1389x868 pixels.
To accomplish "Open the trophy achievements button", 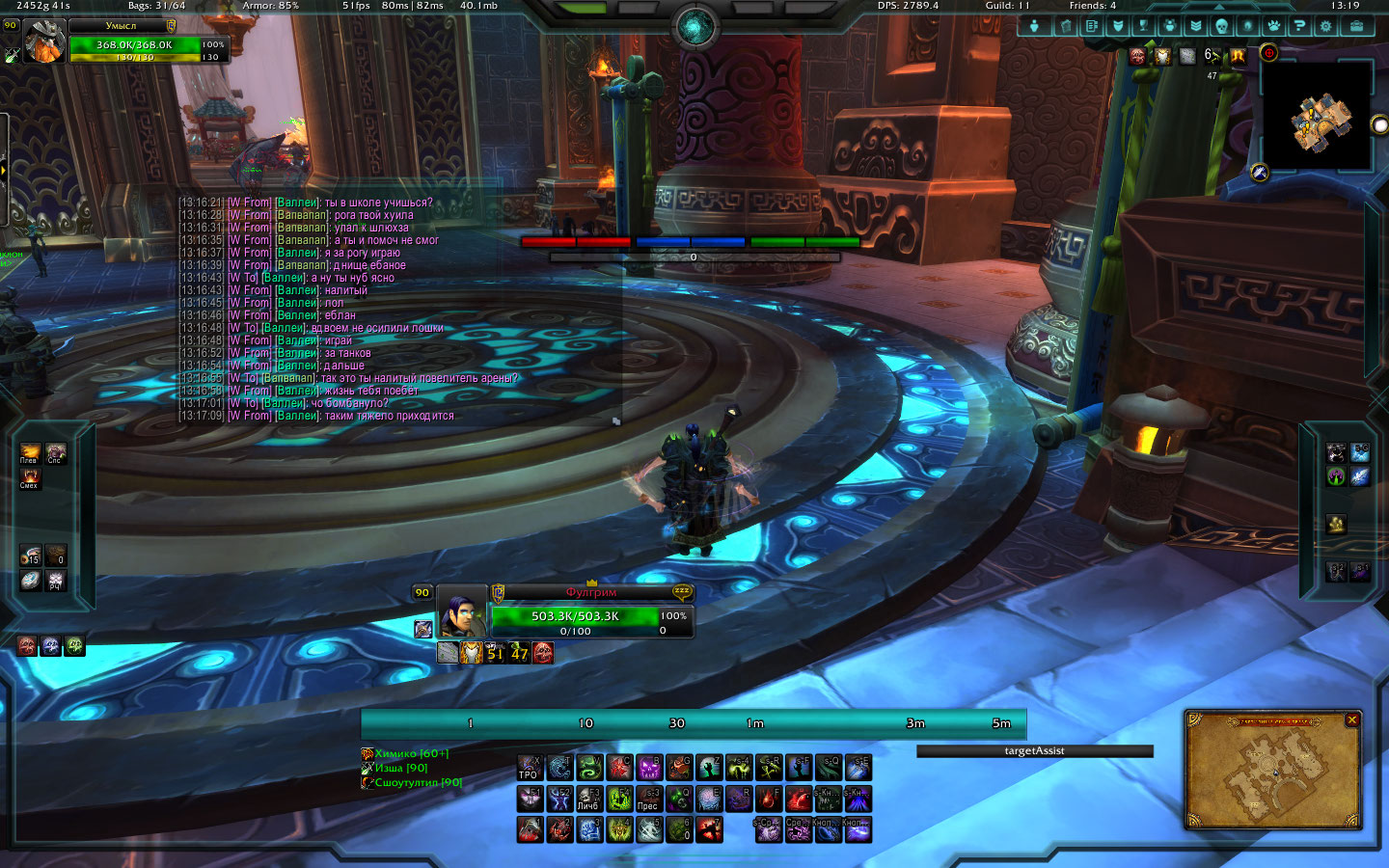I will pyautogui.click(x=1143, y=26).
